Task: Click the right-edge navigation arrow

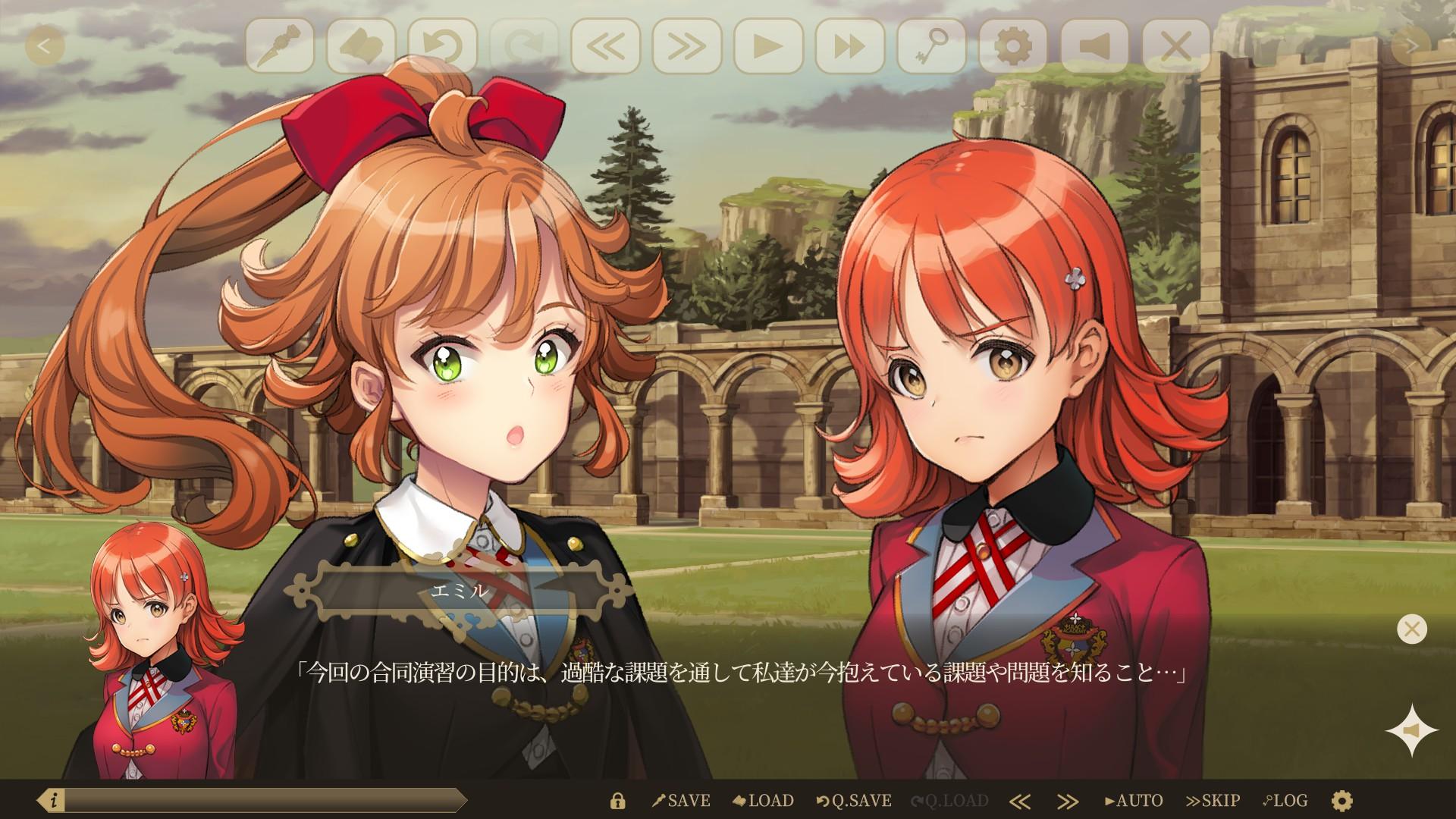Action: (x=1409, y=45)
